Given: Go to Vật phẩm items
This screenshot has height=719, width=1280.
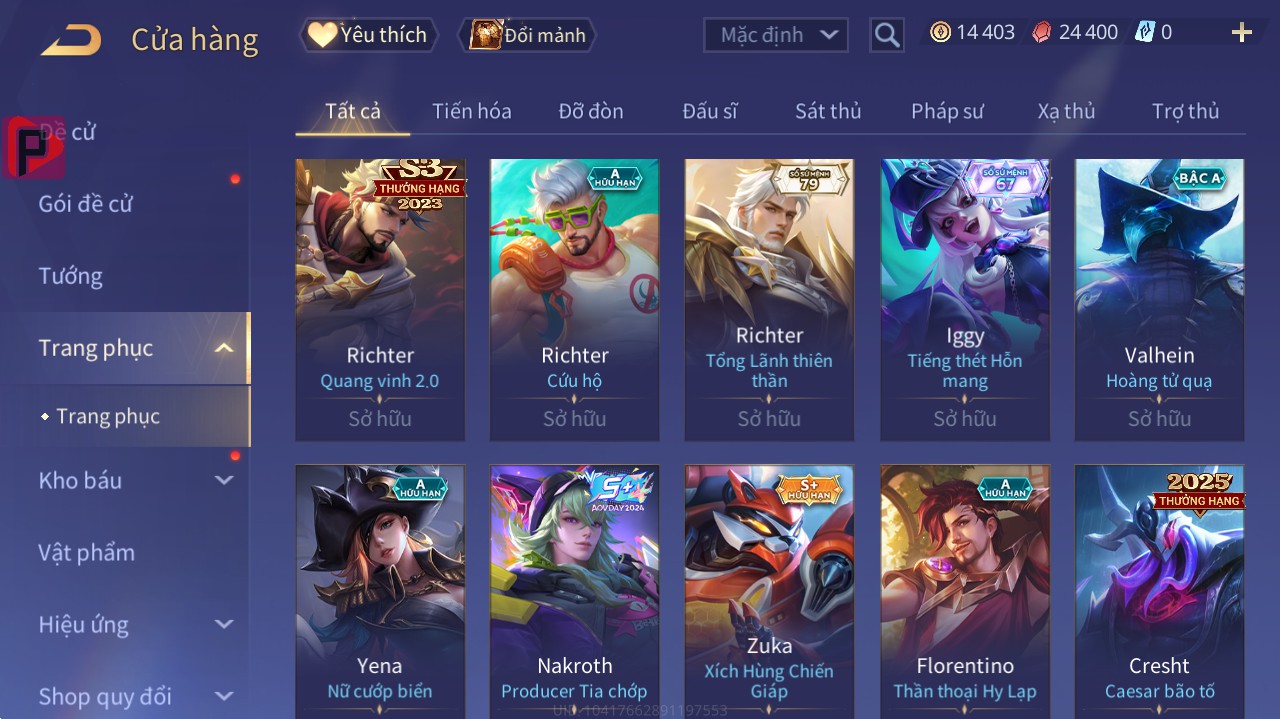Looking at the screenshot, I should [86, 552].
